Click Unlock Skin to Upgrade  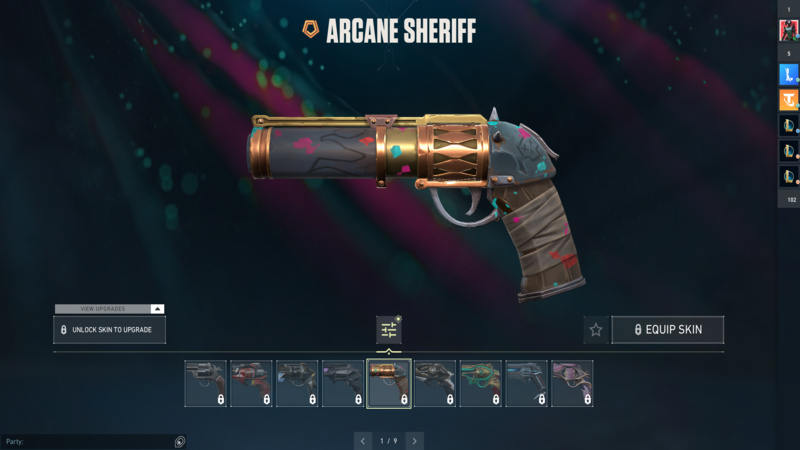109,330
